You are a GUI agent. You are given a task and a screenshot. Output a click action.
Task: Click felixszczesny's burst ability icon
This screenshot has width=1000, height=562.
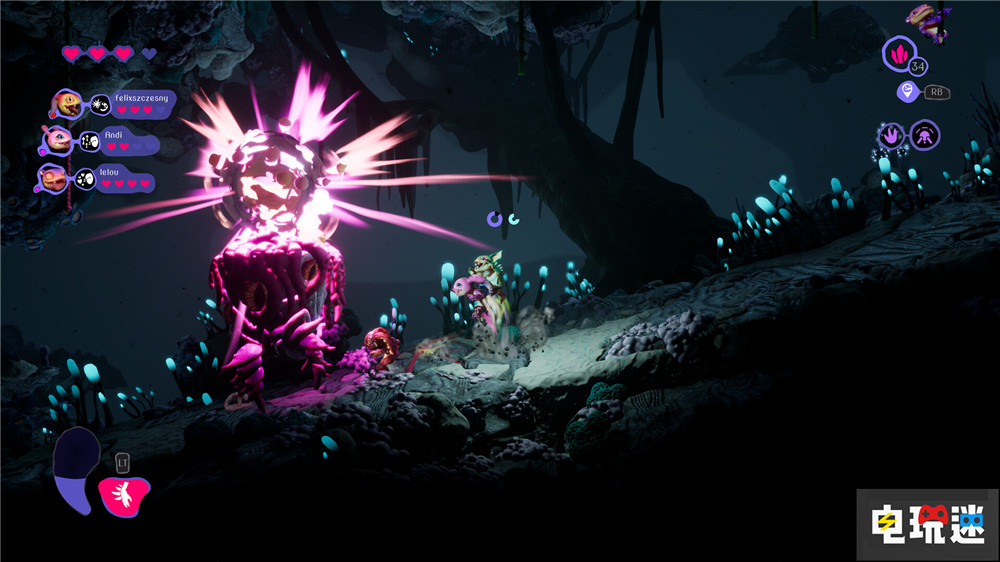click(100, 104)
